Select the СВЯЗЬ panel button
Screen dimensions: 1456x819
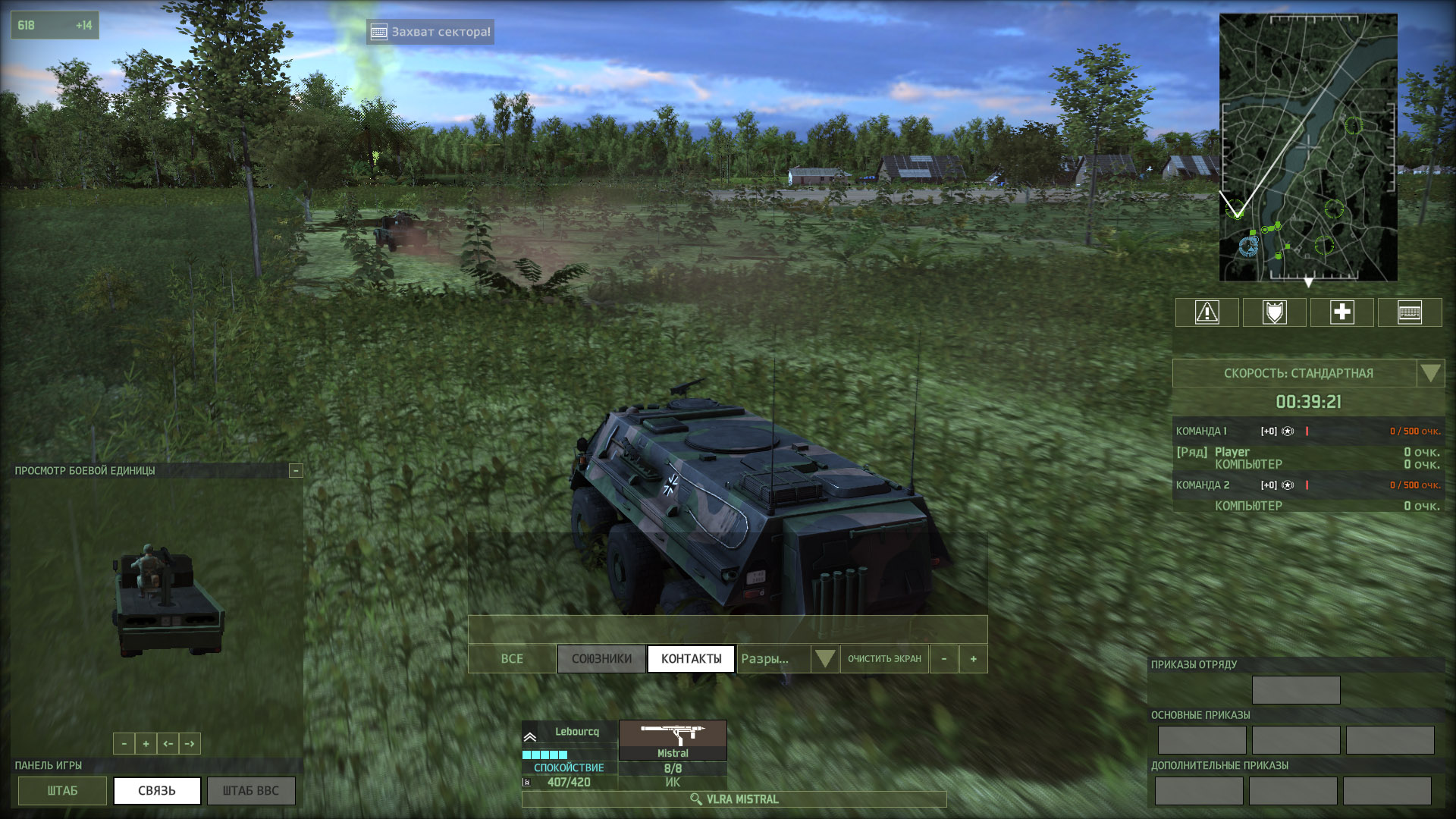point(157,791)
